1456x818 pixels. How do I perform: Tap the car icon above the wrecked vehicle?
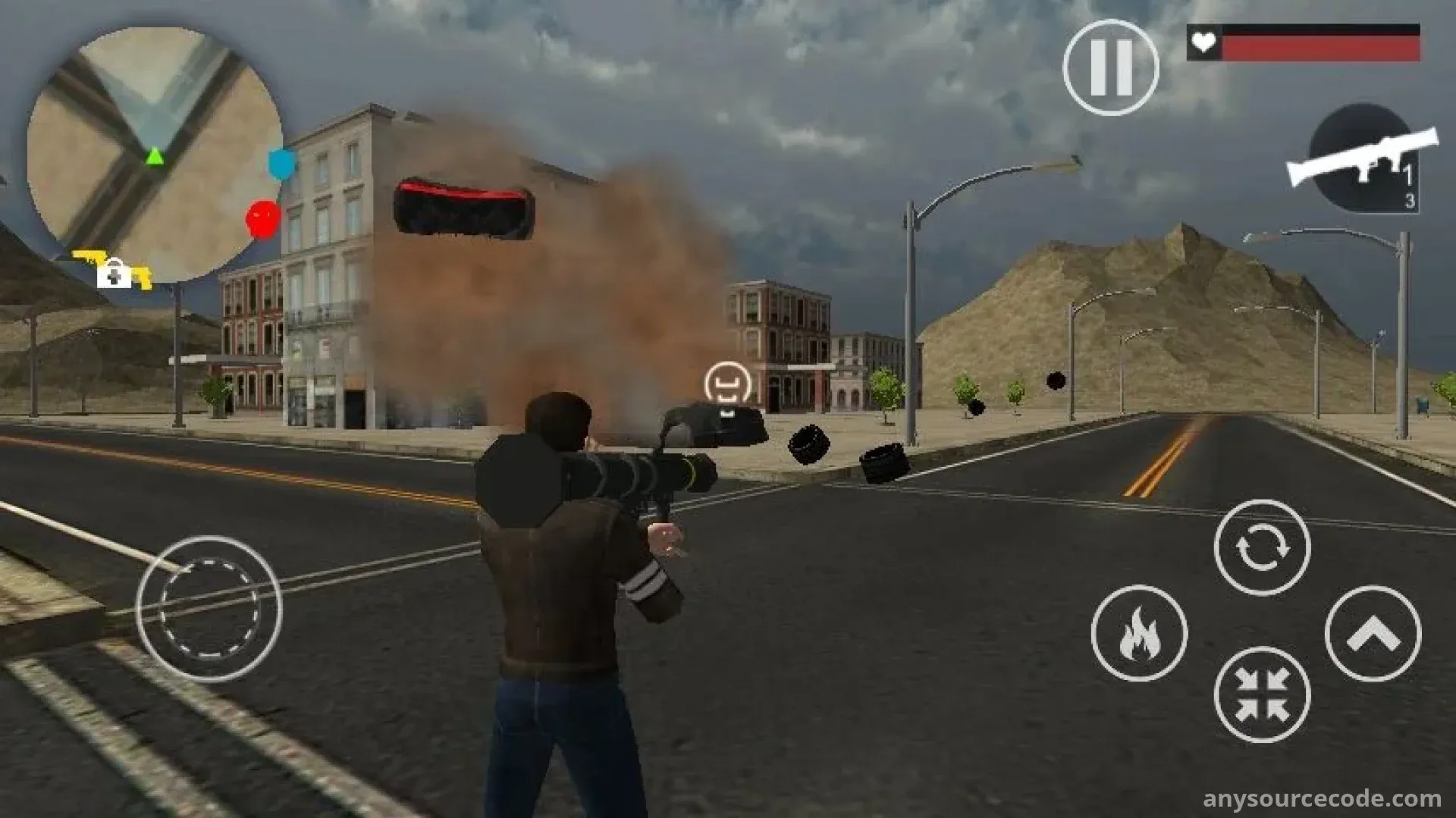pyautogui.click(x=727, y=384)
